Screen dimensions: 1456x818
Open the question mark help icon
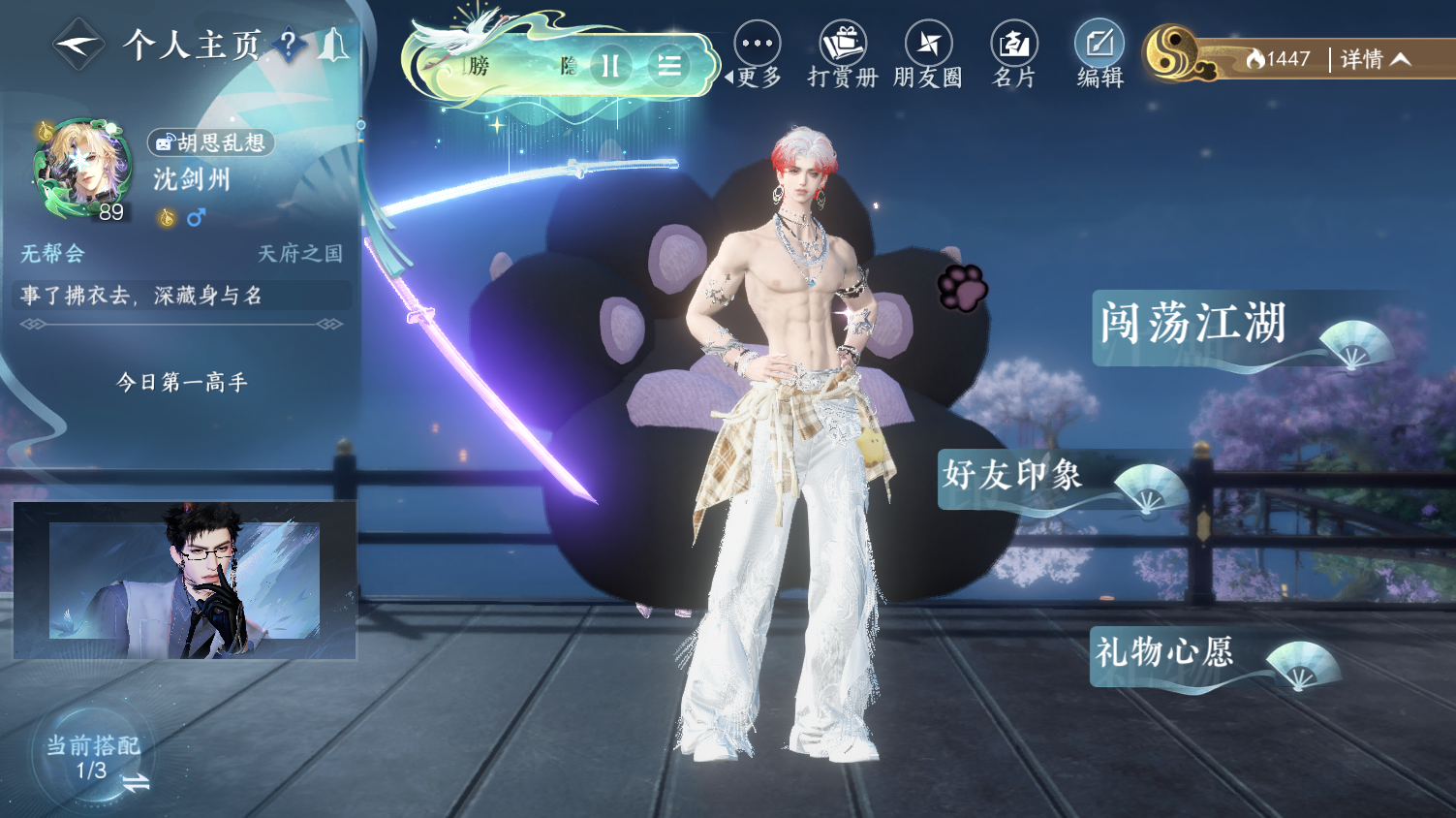tap(288, 44)
